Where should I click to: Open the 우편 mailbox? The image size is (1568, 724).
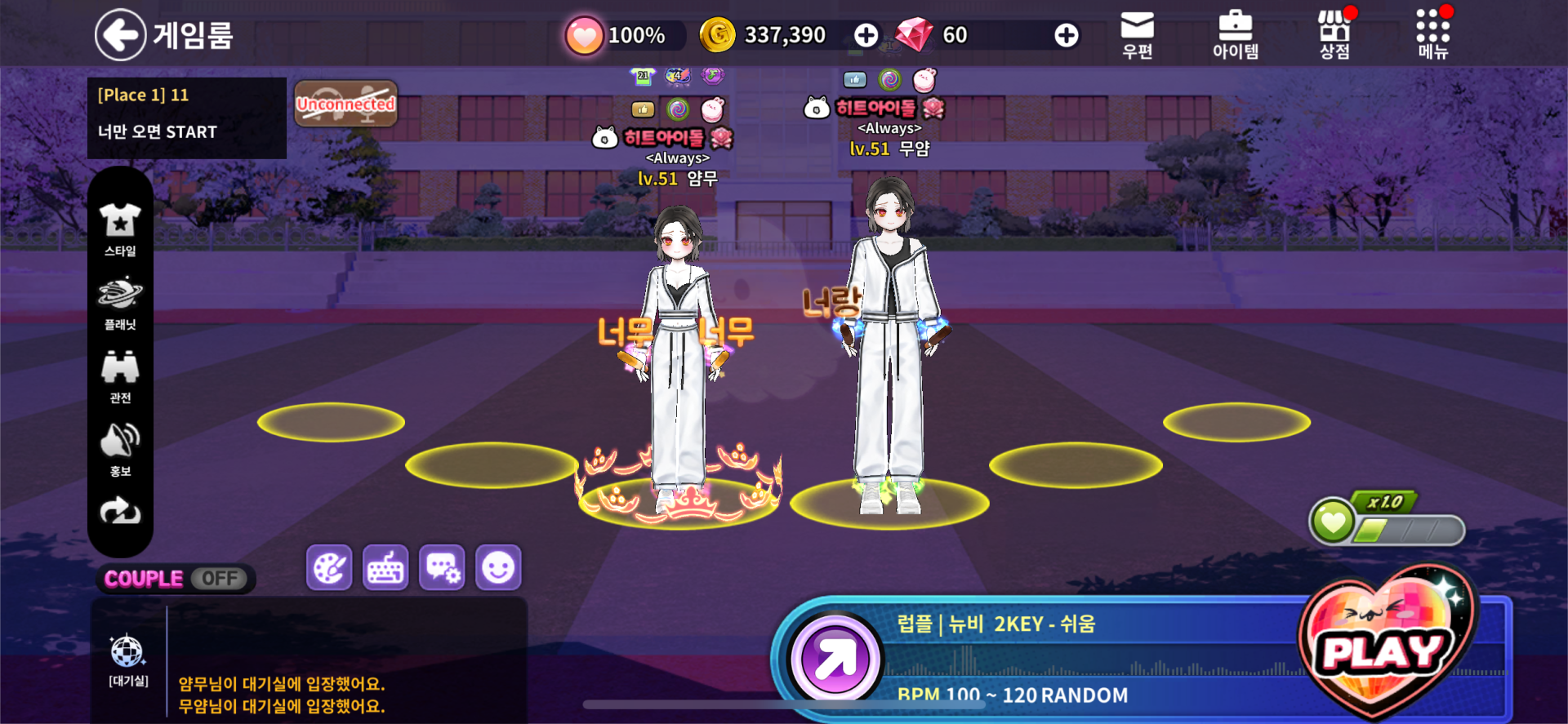pyautogui.click(x=1137, y=35)
